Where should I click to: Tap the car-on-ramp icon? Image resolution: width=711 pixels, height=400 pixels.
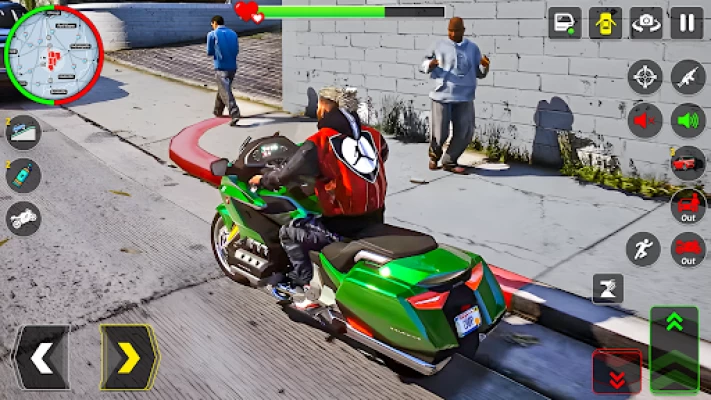23,133
